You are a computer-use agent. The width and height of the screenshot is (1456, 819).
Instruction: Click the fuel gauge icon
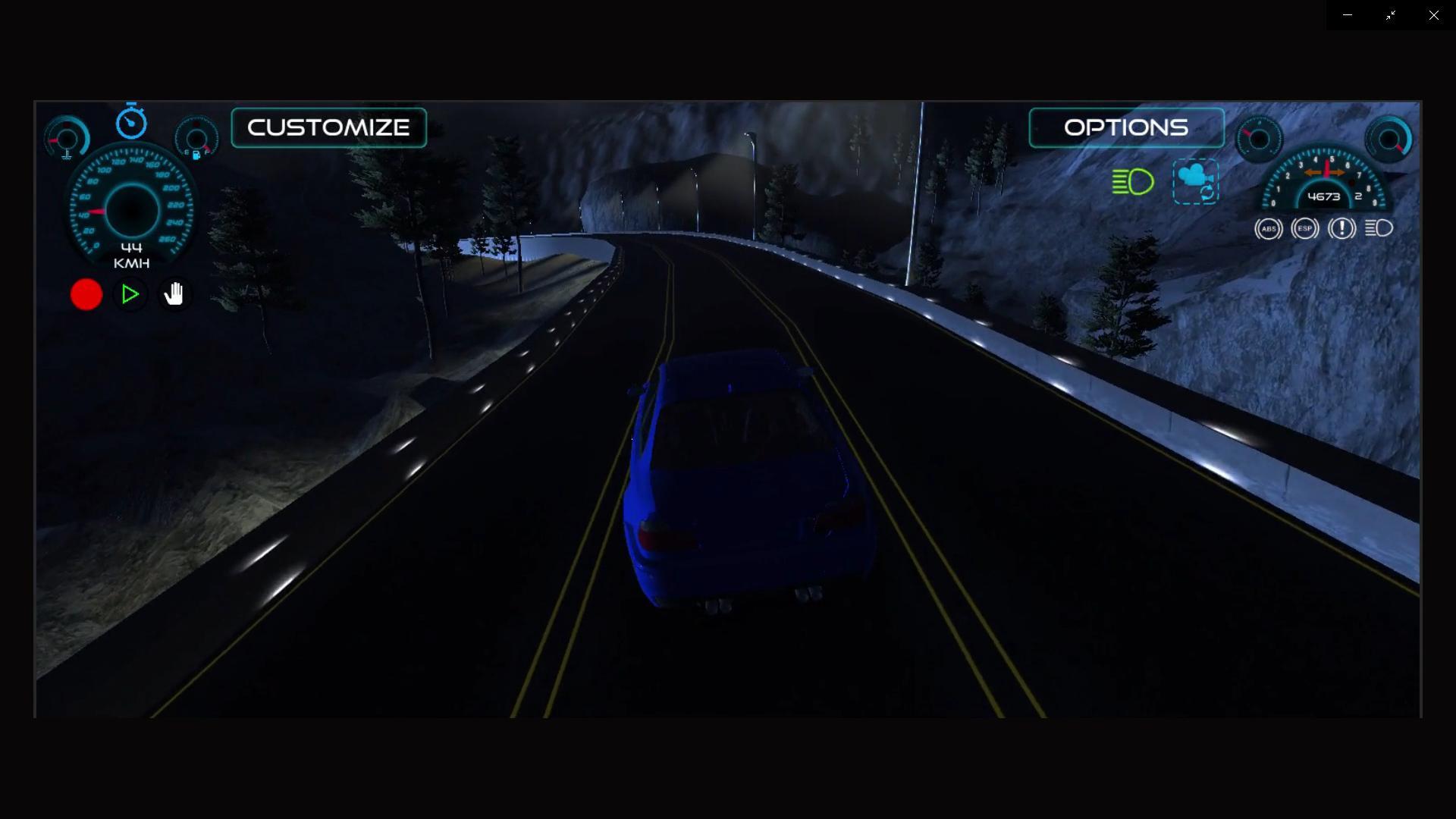click(196, 138)
